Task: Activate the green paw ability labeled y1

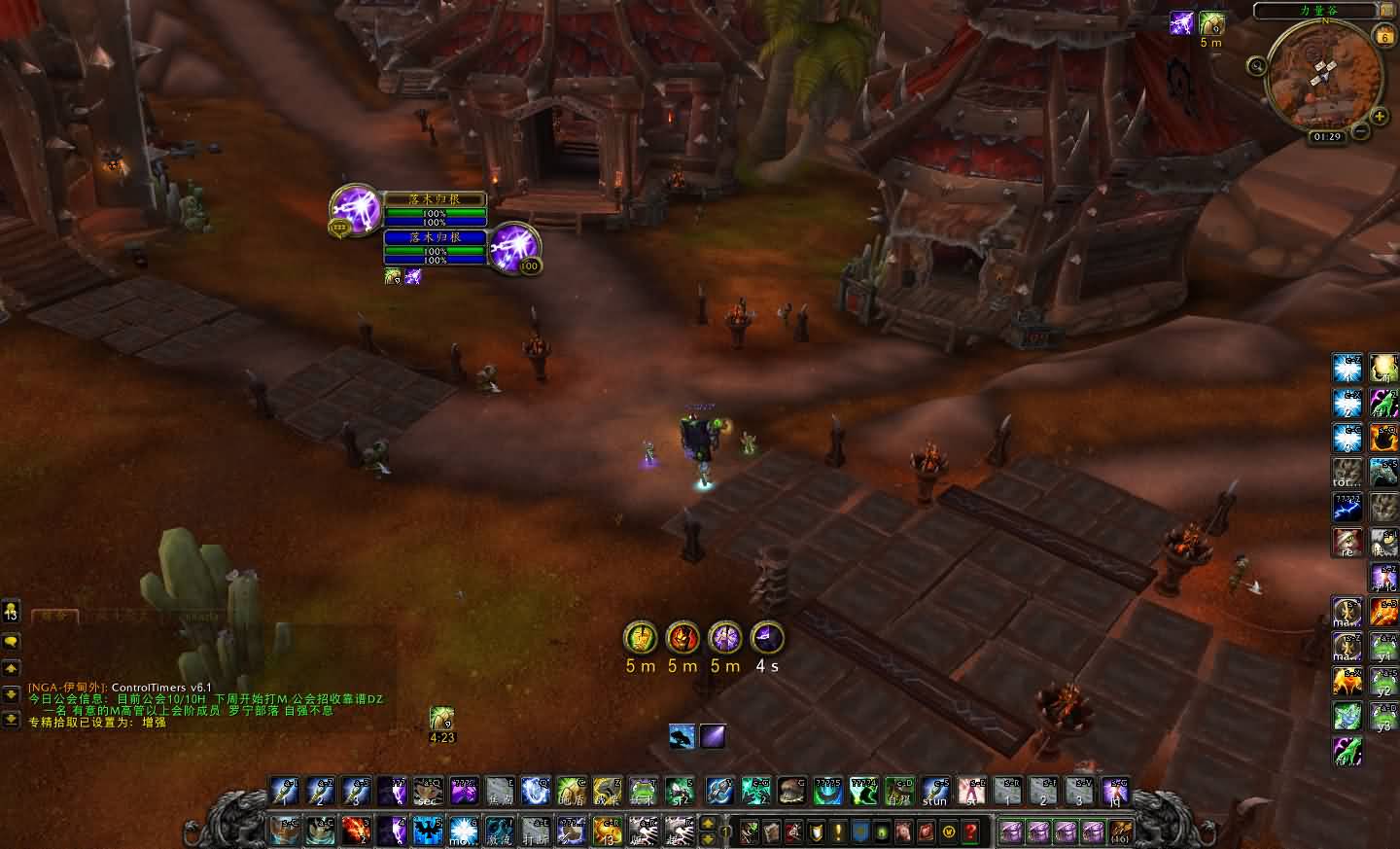Action: pyautogui.click(x=1383, y=647)
